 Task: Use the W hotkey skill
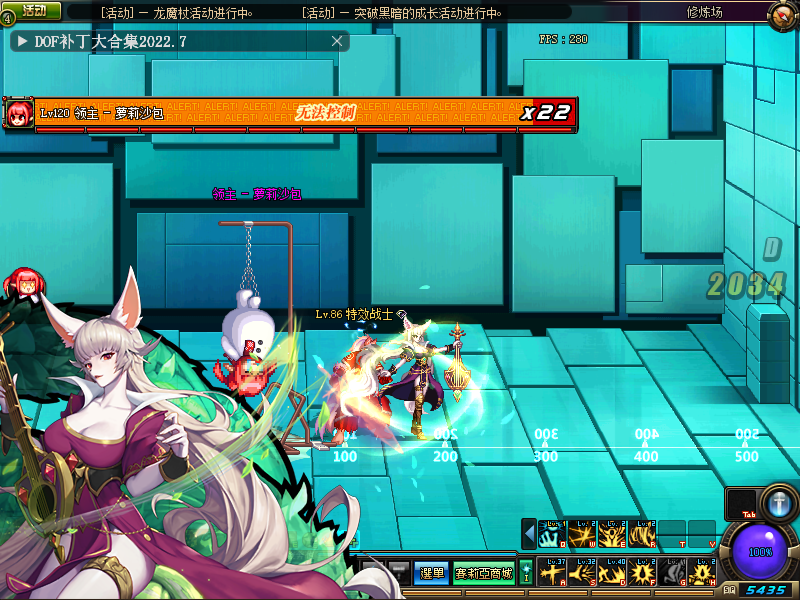coord(583,534)
